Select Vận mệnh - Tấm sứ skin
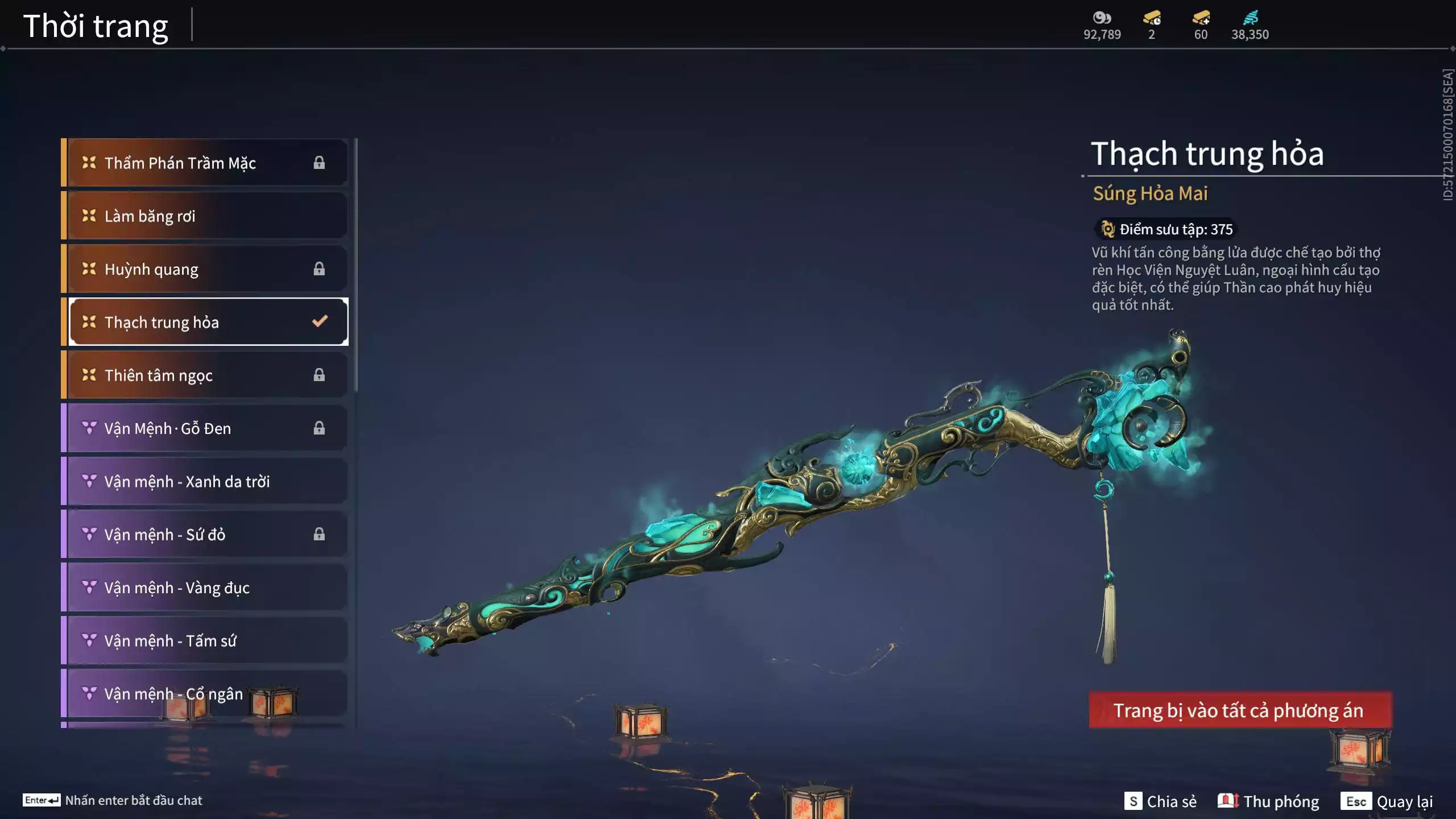The width and height of the screenshot is (1456, 819). click(x=208, y=640)
